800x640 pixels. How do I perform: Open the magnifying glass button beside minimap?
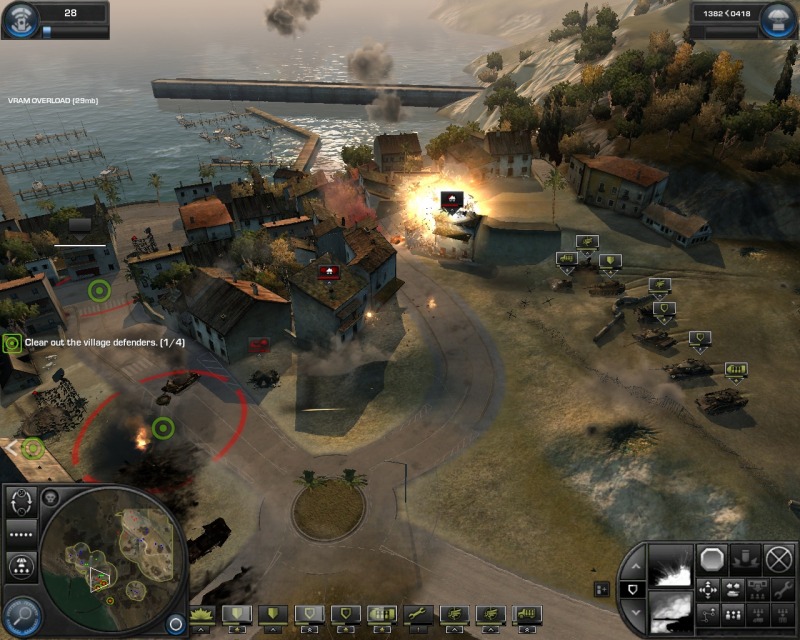[21, 611]
